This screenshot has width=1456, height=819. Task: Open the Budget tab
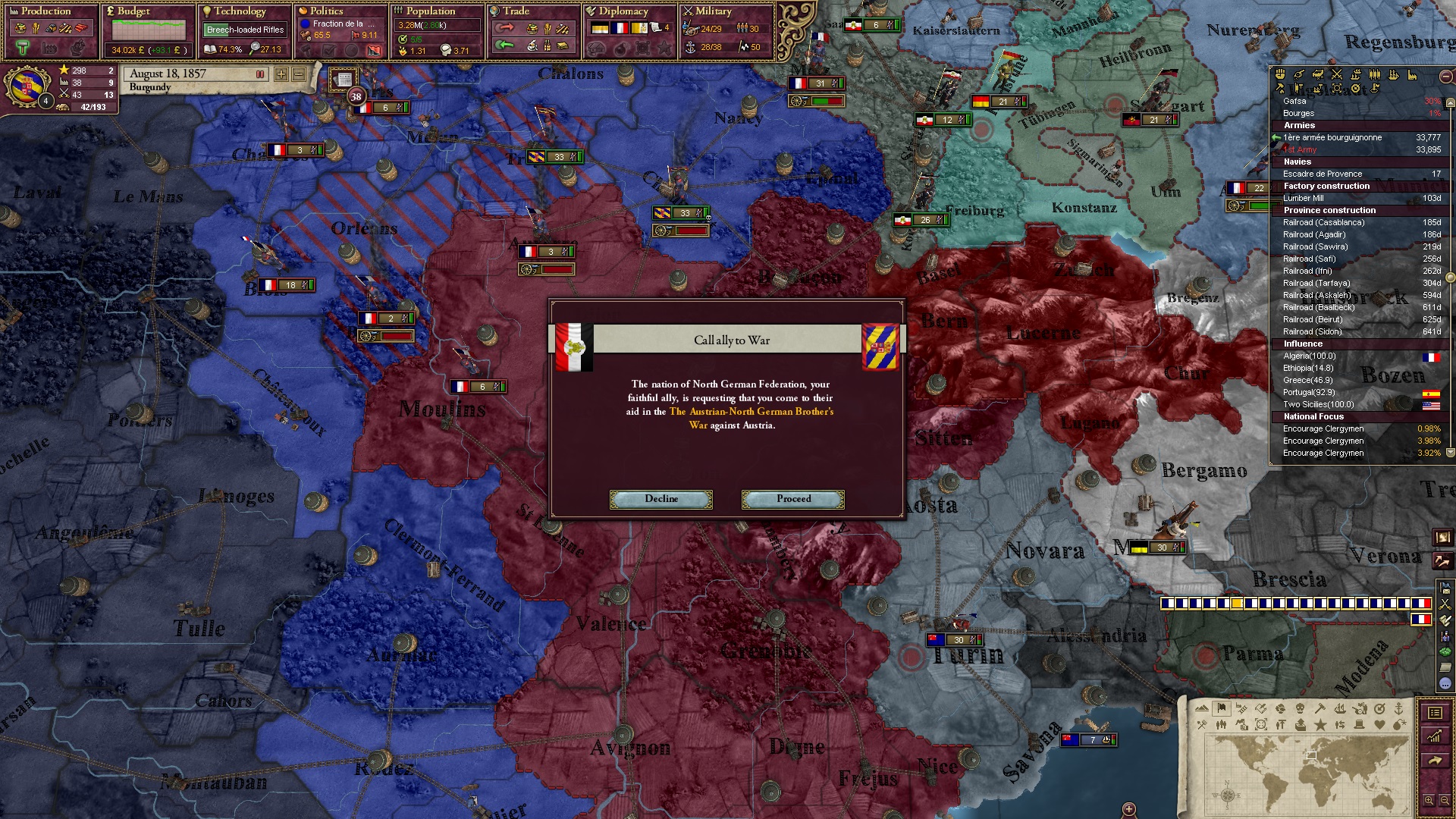click(133, 11)
